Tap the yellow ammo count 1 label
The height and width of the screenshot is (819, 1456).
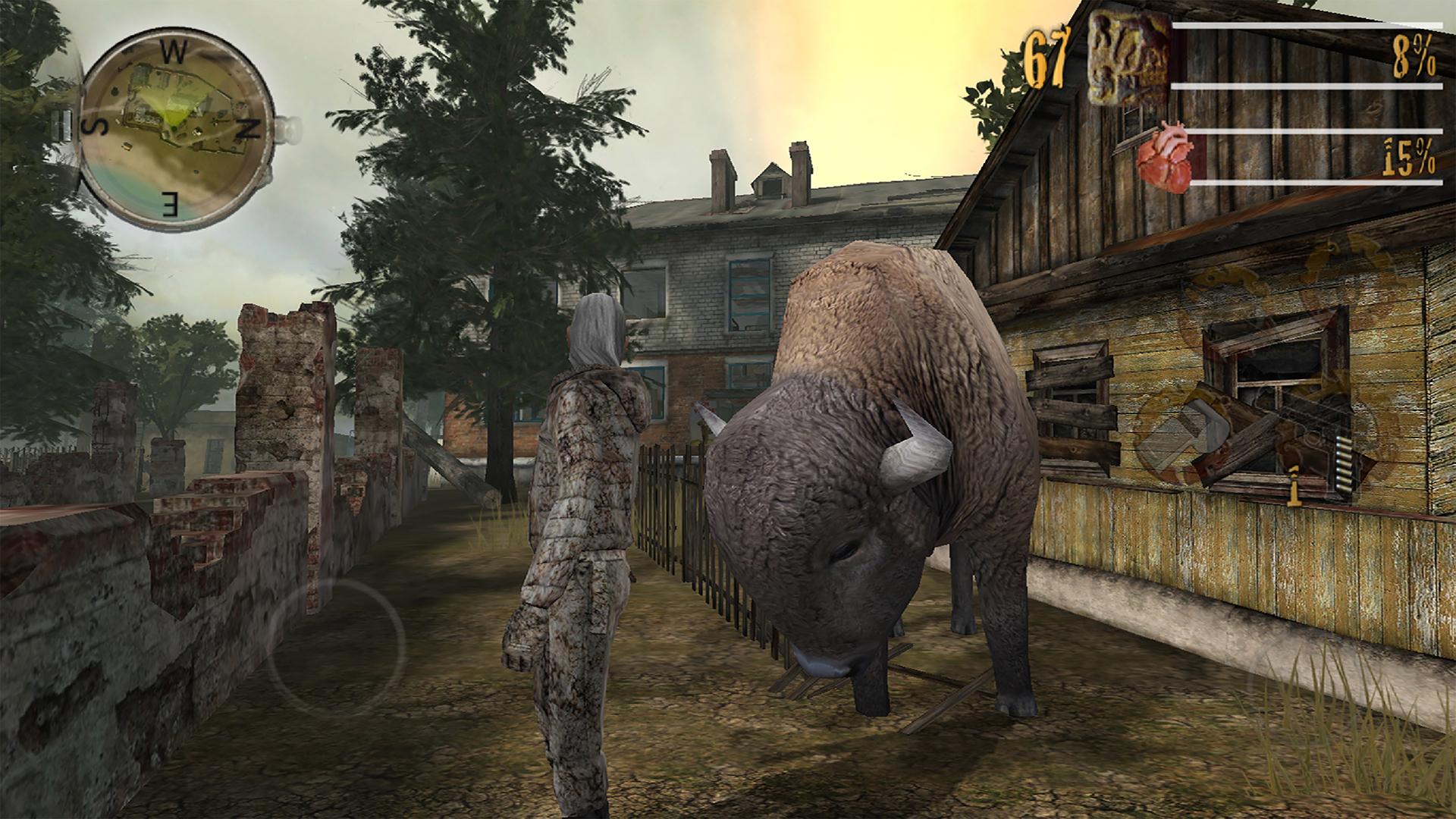pyautogui.click(x=1294, y=487)
